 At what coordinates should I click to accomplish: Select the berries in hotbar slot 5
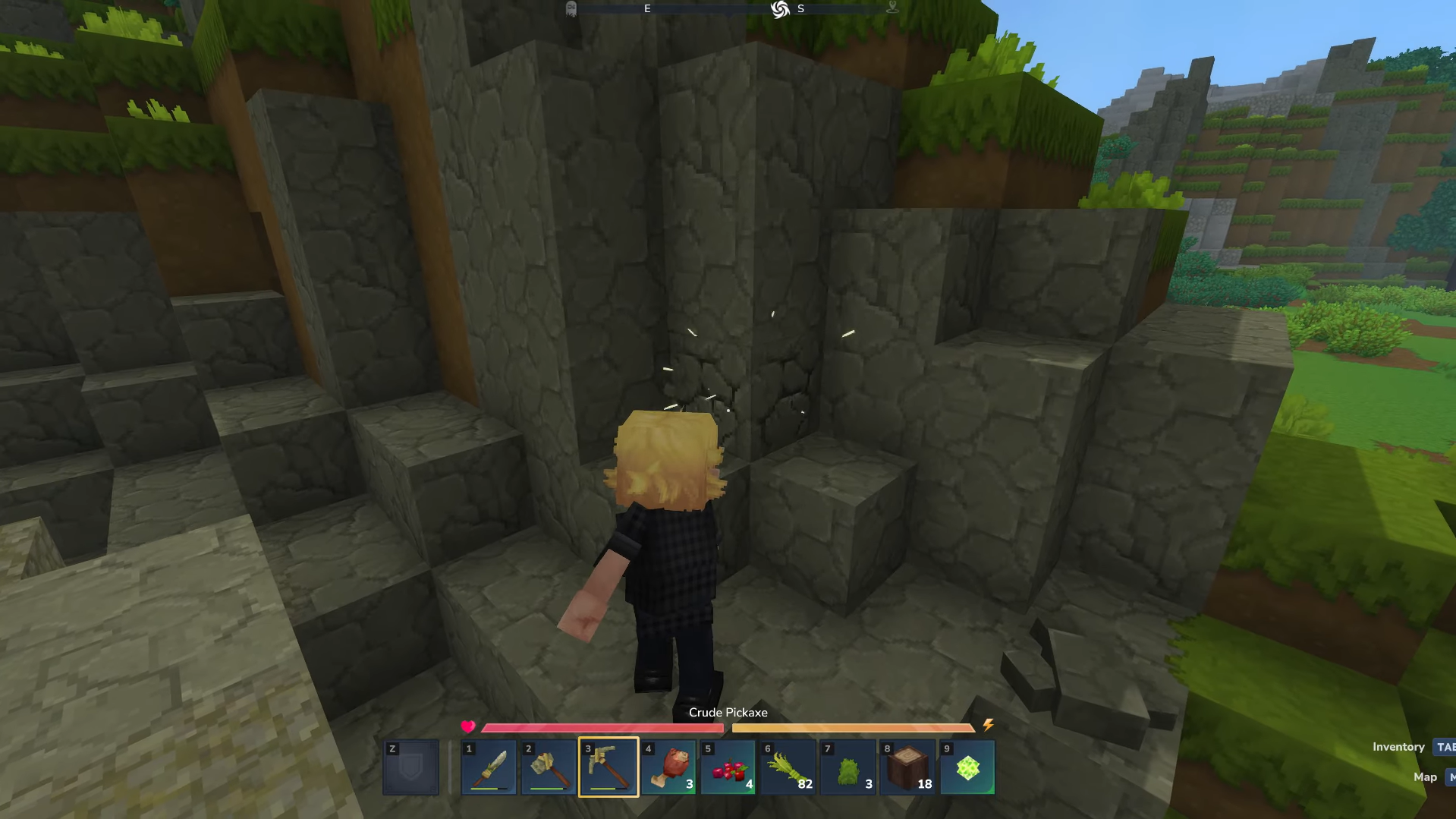pyautogui.click(x=728, y=767)
